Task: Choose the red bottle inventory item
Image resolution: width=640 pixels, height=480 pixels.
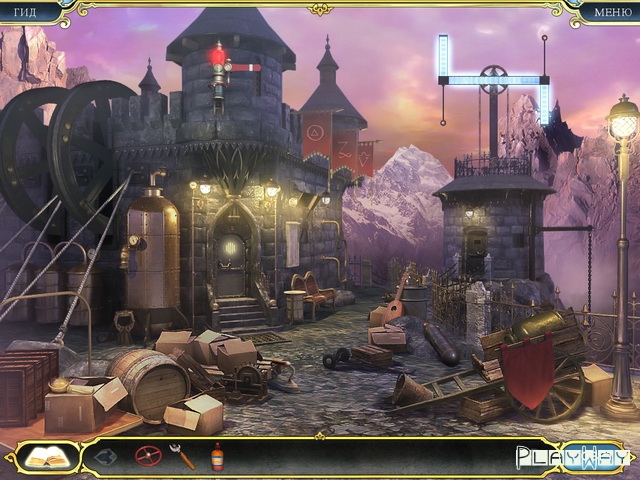Action: coord(217,457)
